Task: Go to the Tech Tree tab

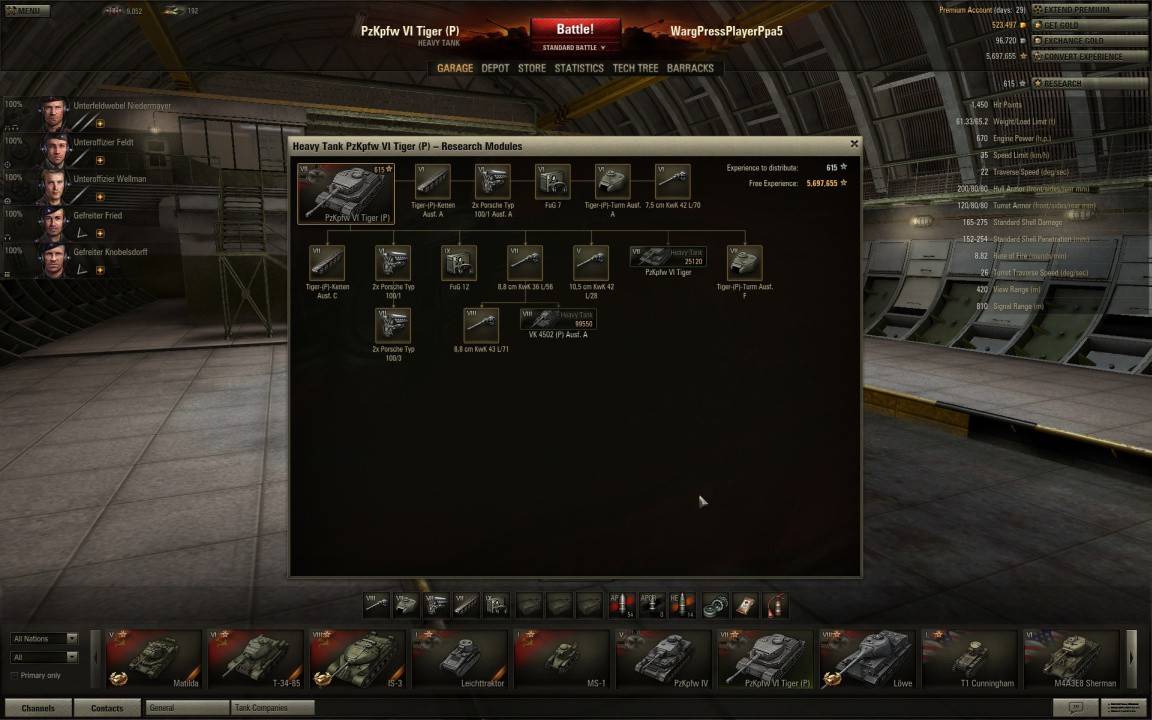Action: click(635, 68)
